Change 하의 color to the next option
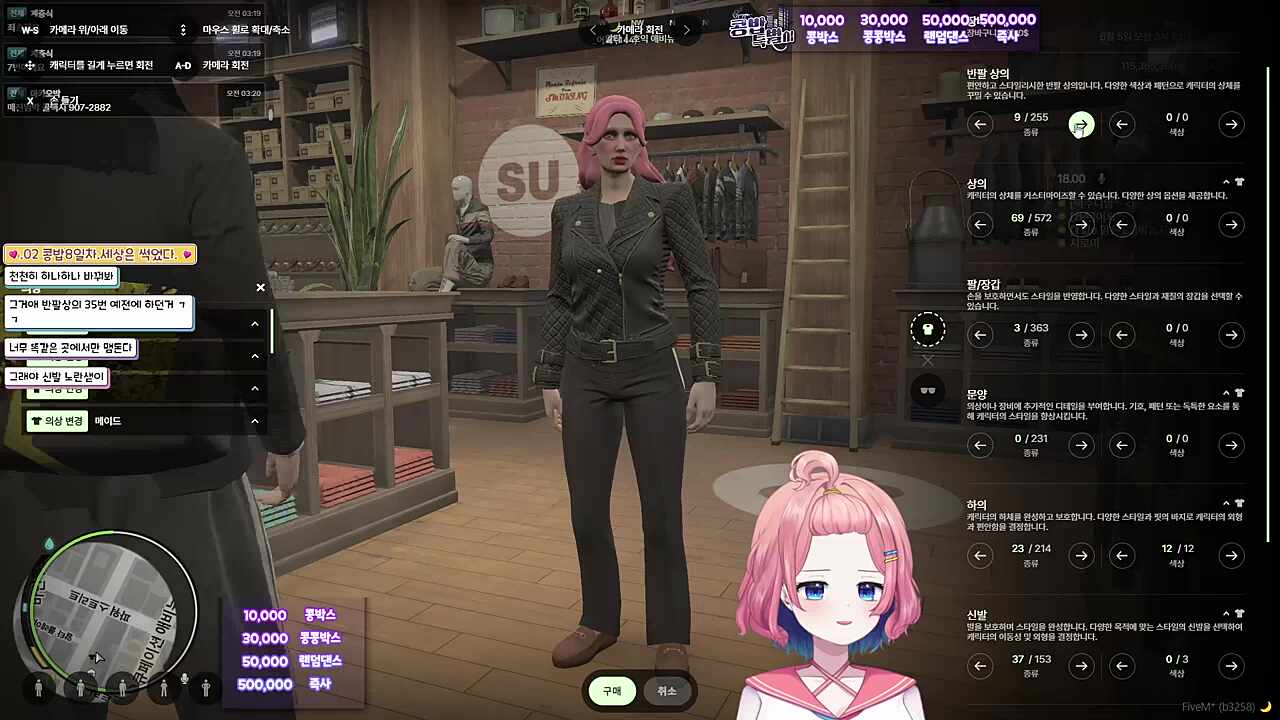The image size is (1280, 720). click(x=1232, y=555)
